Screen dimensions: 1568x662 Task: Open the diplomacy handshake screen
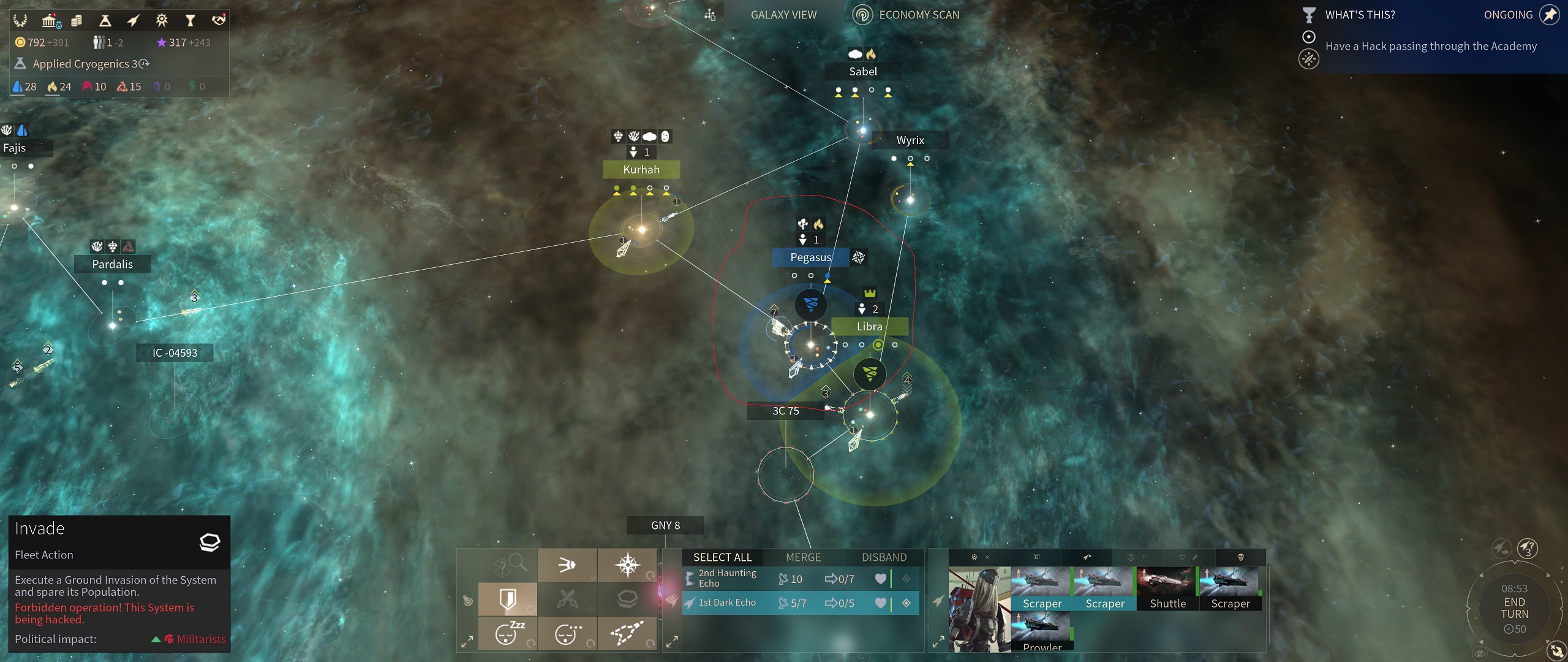219,21
